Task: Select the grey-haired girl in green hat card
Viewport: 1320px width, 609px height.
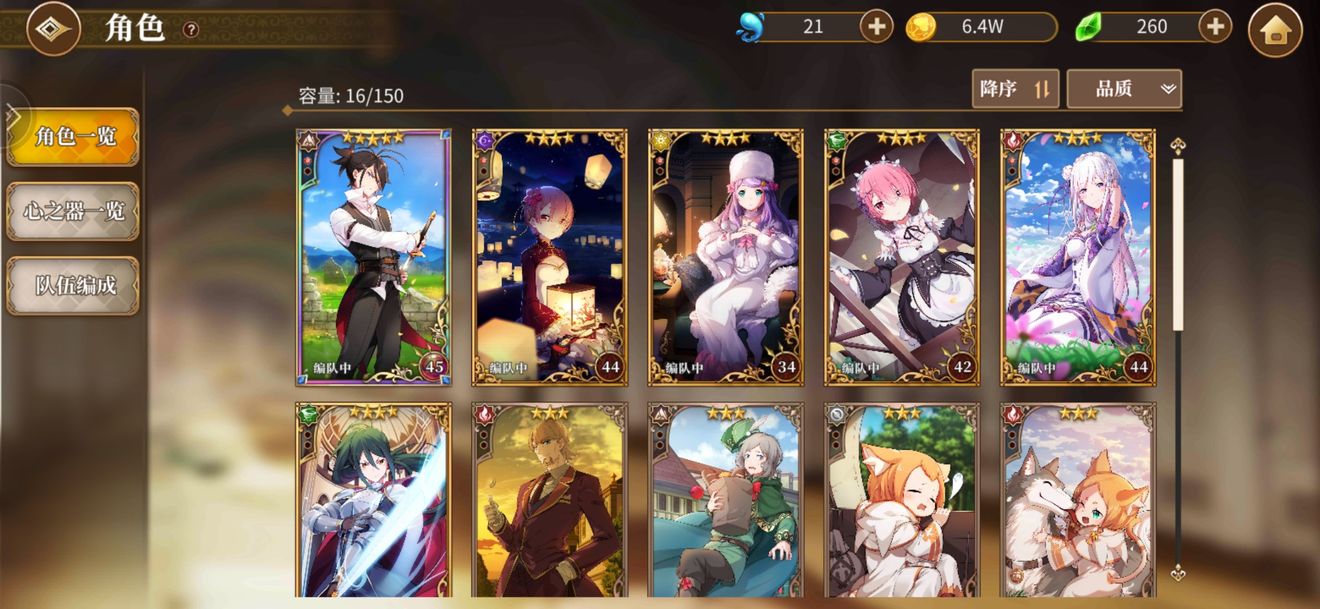Action: [x=725, y=500]
